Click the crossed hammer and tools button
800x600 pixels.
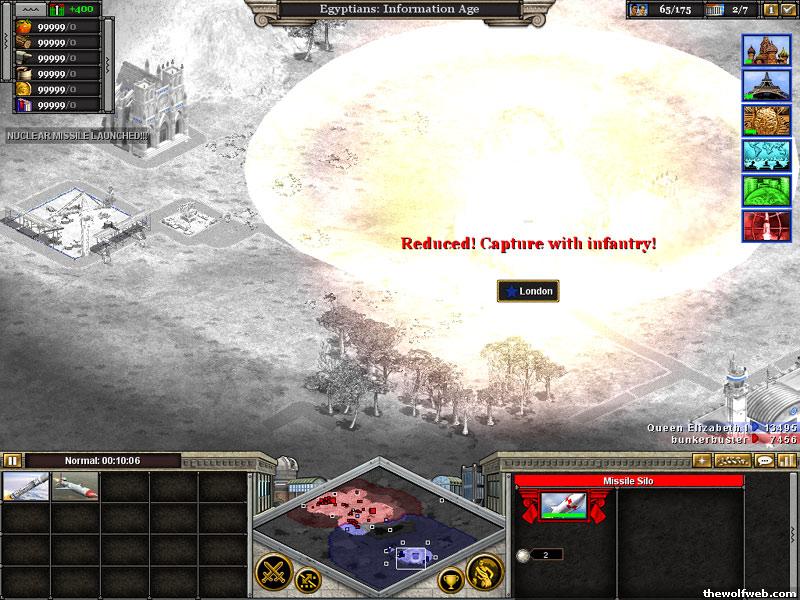pyautogui.click(x=309, y=577)
